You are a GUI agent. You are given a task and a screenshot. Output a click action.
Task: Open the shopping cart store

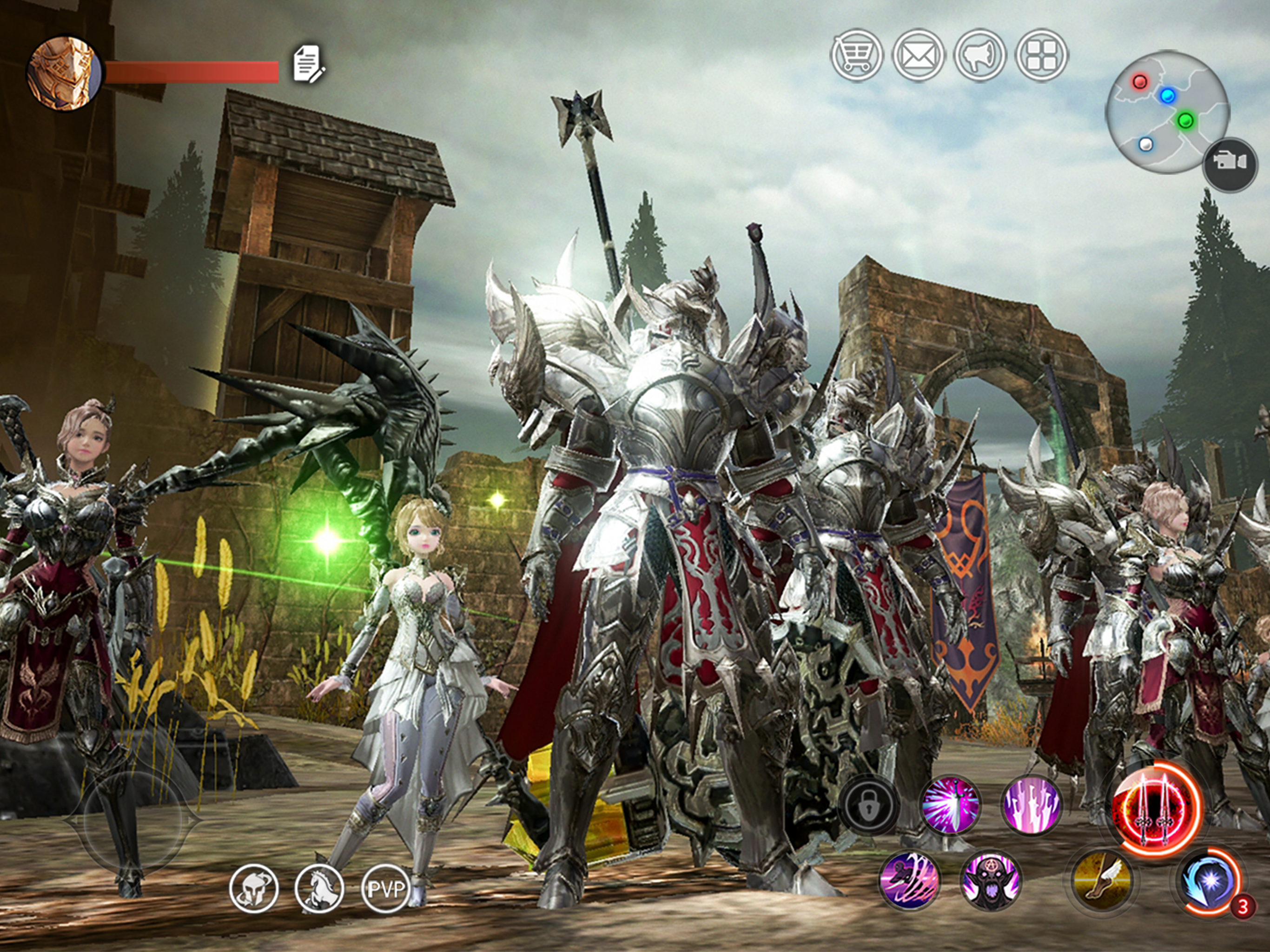(x=857, y=55)
